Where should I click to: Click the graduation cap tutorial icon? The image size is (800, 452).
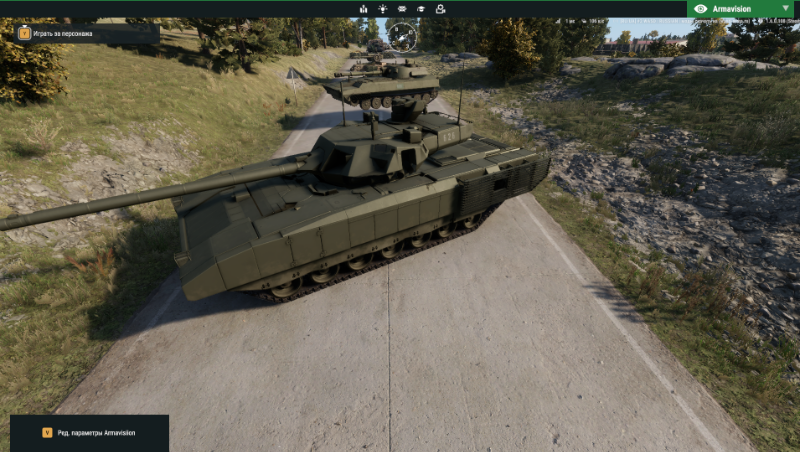pyautogui.click(x=421, y=9)
